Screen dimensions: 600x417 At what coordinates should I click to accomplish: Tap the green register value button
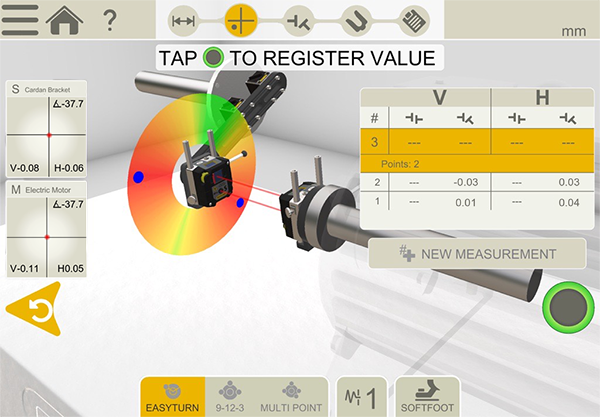tap(563, 309)
